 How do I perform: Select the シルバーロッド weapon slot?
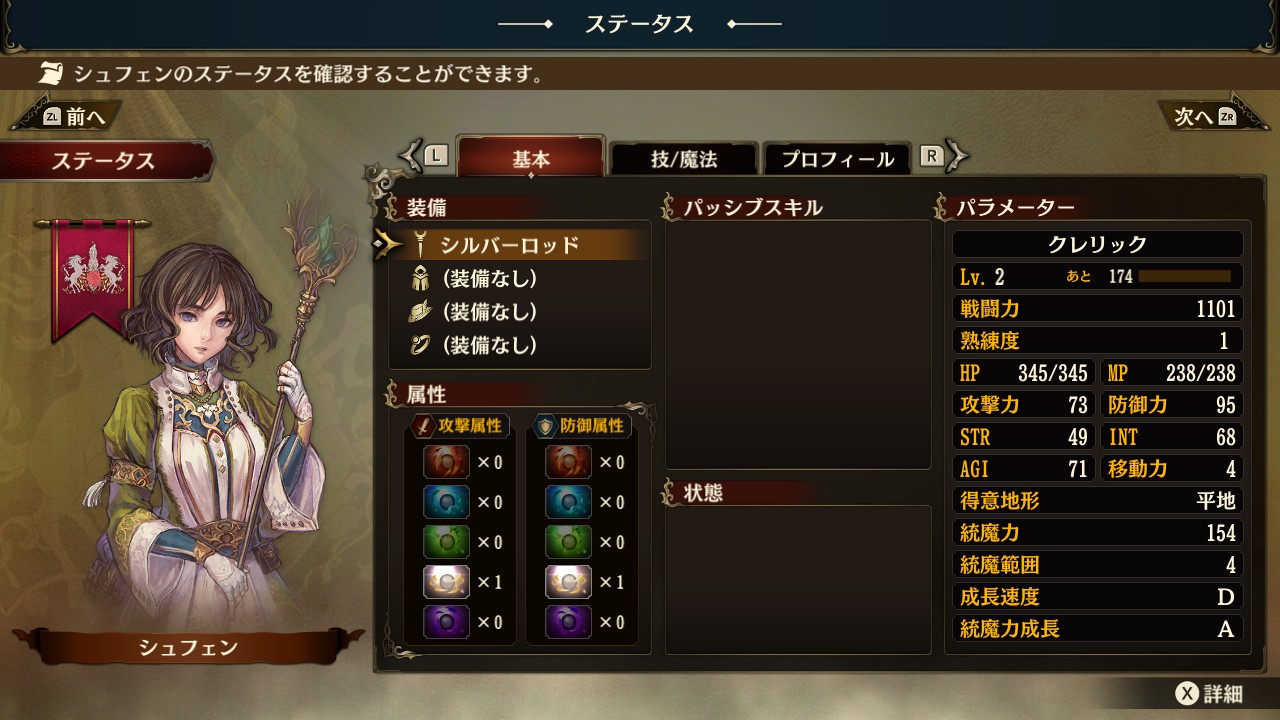[510, 245]
